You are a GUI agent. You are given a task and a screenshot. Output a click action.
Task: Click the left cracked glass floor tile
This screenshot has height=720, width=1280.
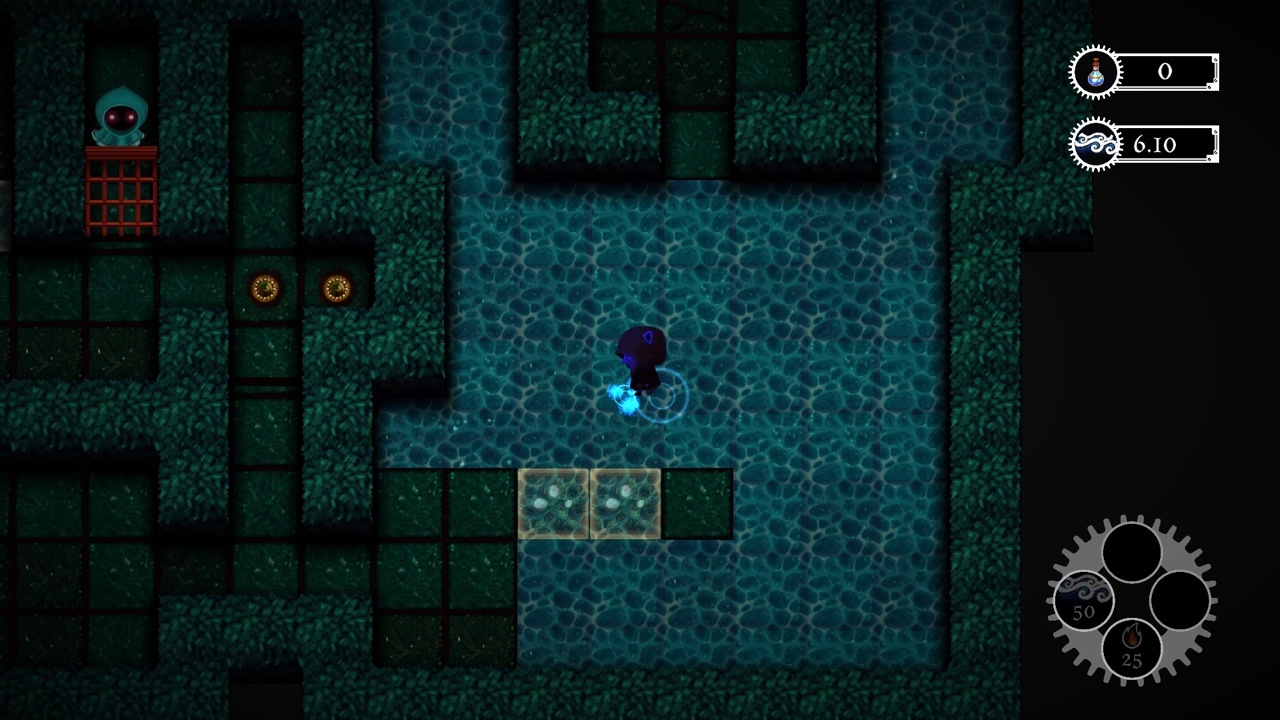pos(555,504)
